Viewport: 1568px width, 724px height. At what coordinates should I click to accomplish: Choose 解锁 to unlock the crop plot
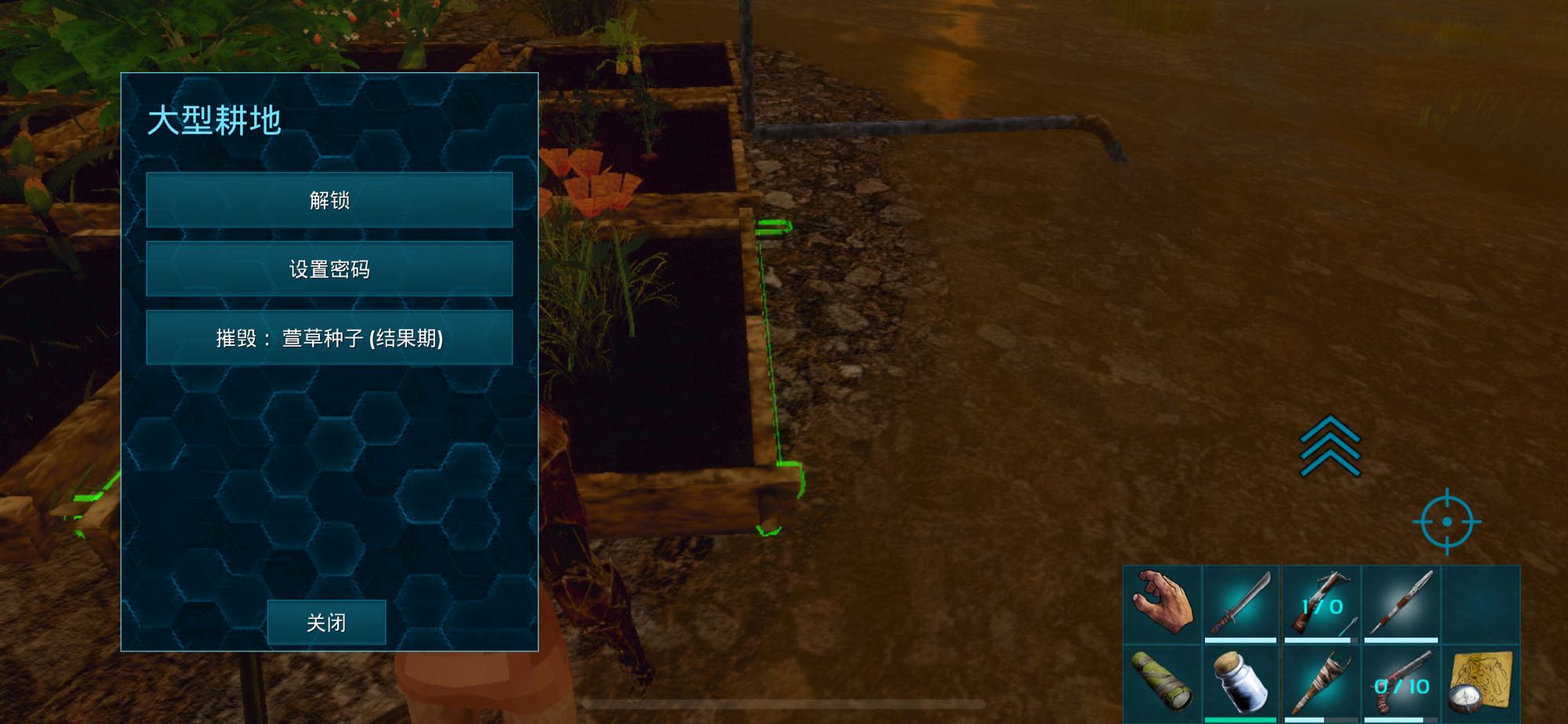coord(329,200)
